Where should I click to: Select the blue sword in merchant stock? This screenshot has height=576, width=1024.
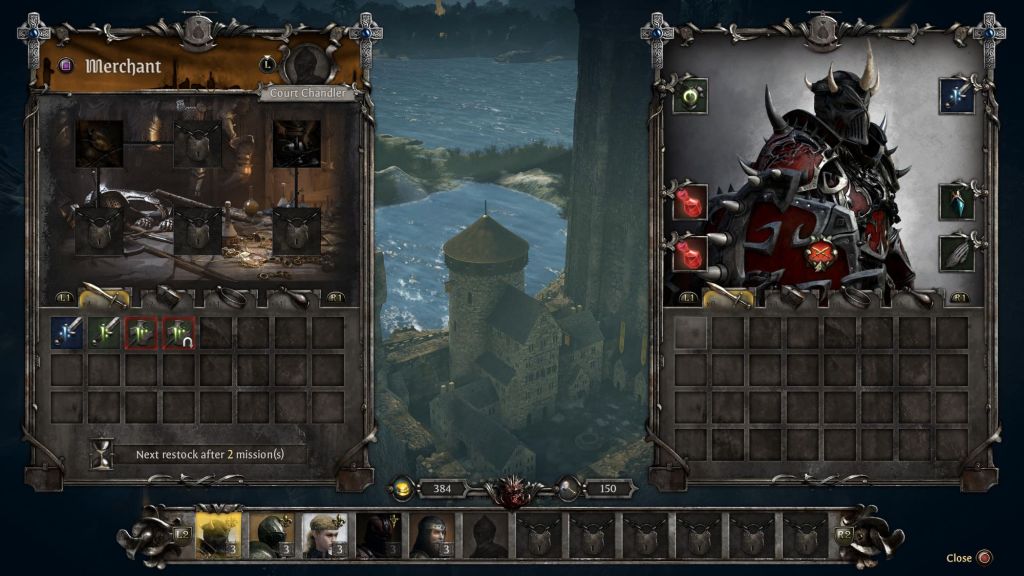click(67, 333)
